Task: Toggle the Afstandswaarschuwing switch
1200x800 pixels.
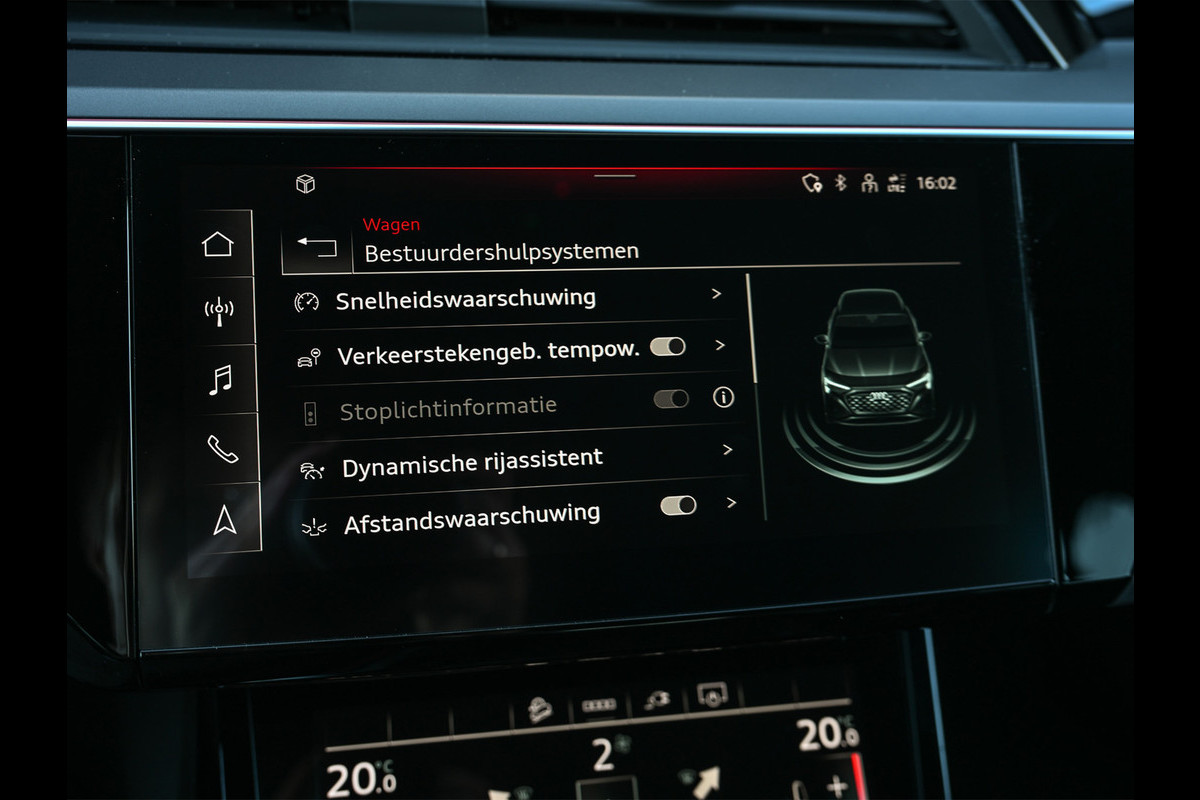Action: 678,505
